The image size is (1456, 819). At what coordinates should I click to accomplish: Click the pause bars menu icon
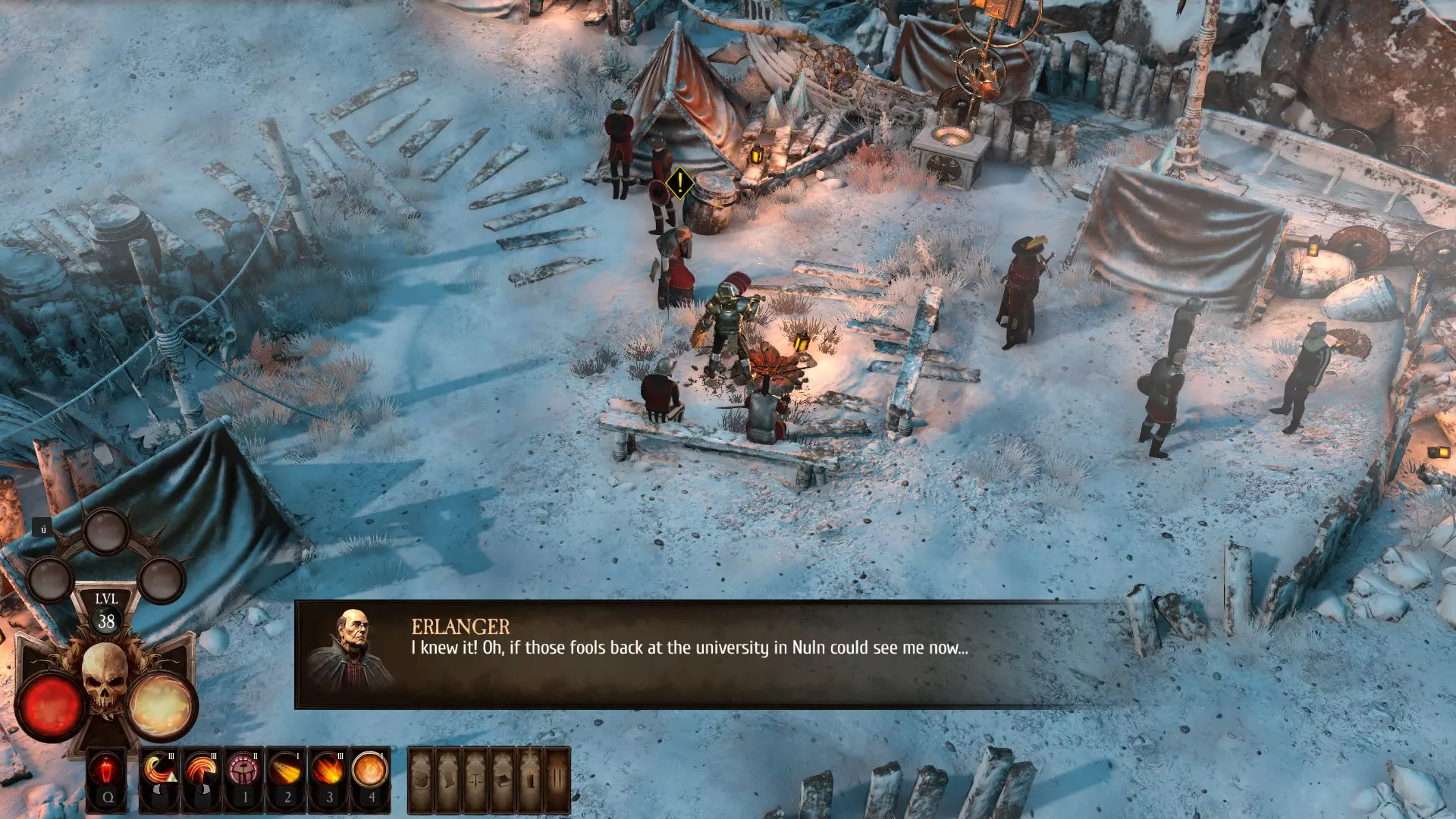coord(557,779)
